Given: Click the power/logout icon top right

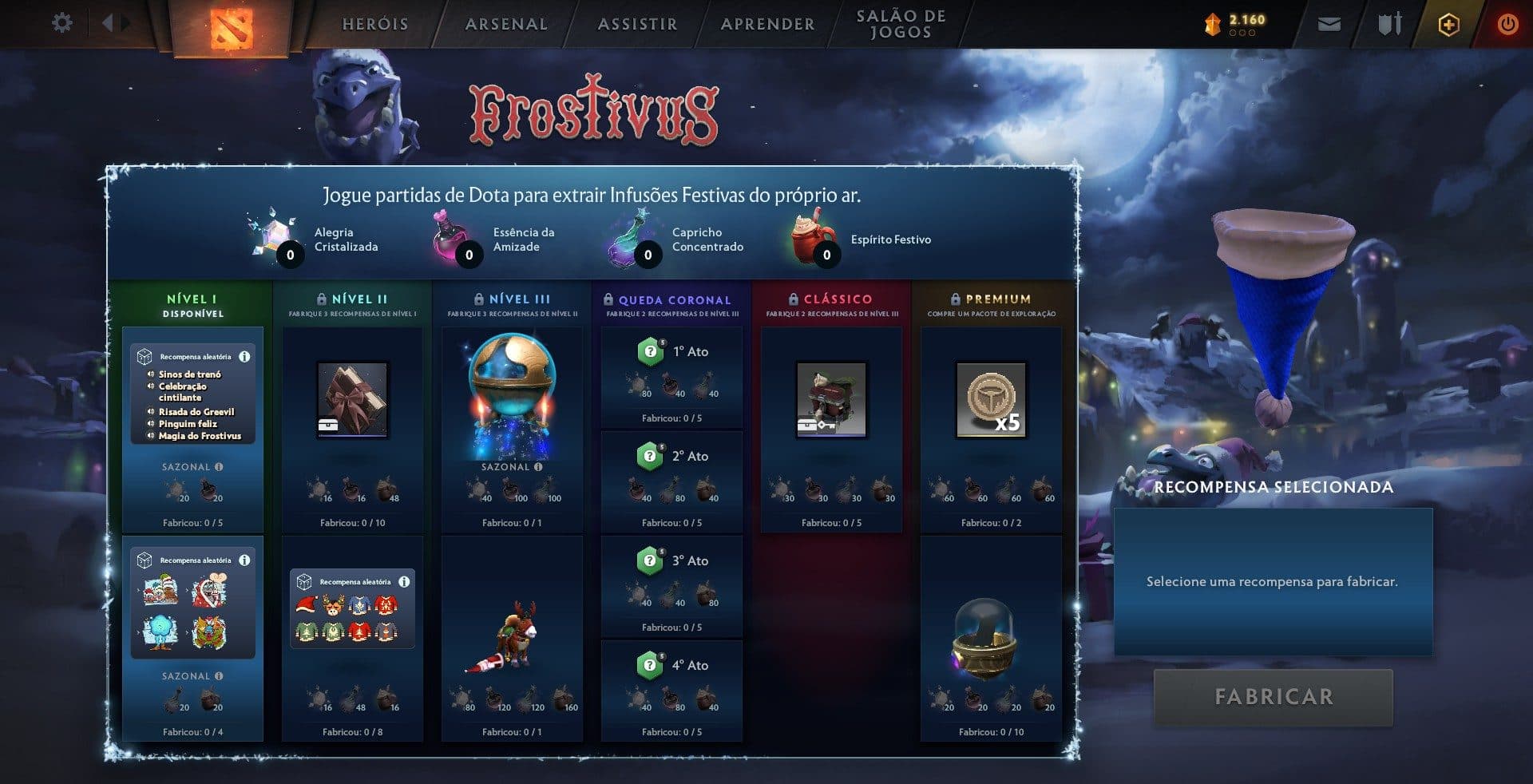Looking at the screenshot, I should [1507, 24].
